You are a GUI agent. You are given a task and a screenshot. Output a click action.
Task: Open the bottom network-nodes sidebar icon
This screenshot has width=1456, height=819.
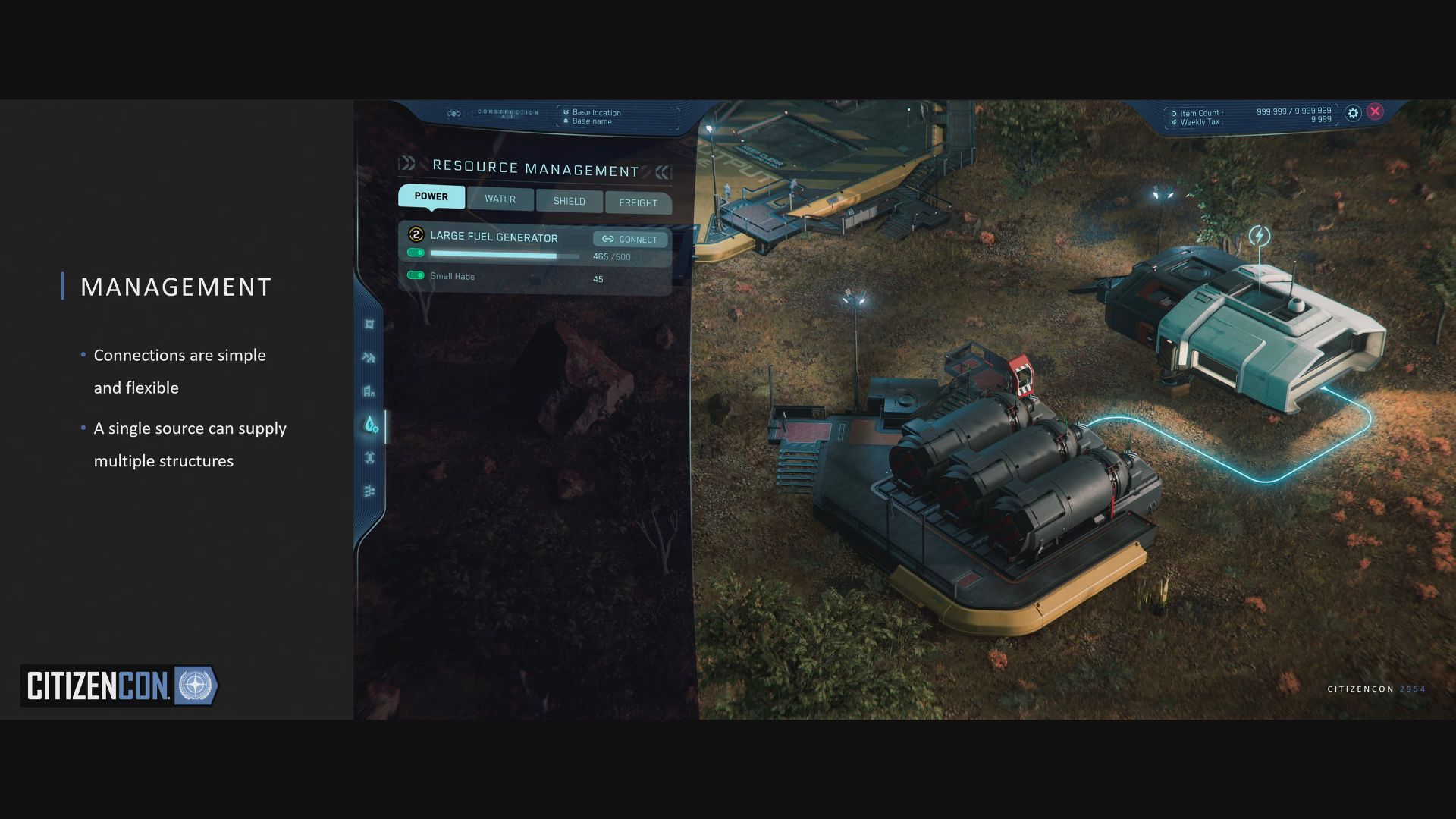coord(369,491)
